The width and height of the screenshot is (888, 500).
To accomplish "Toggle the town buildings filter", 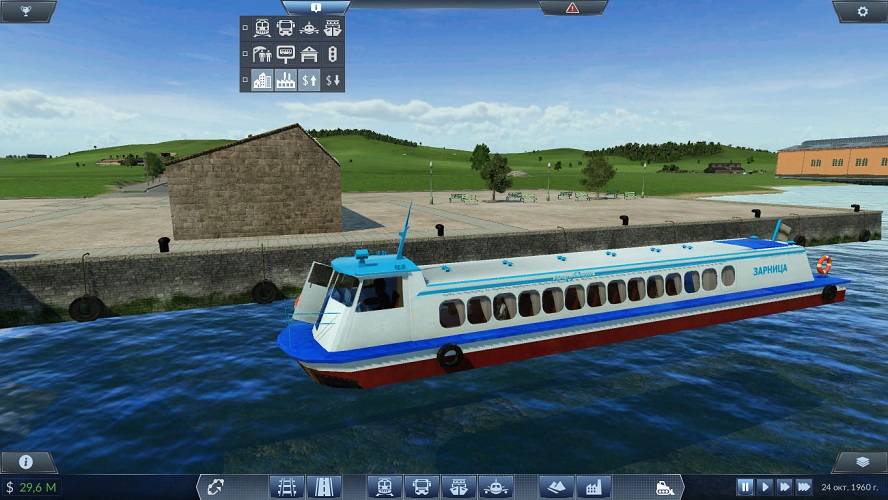I will coord(263,80).
